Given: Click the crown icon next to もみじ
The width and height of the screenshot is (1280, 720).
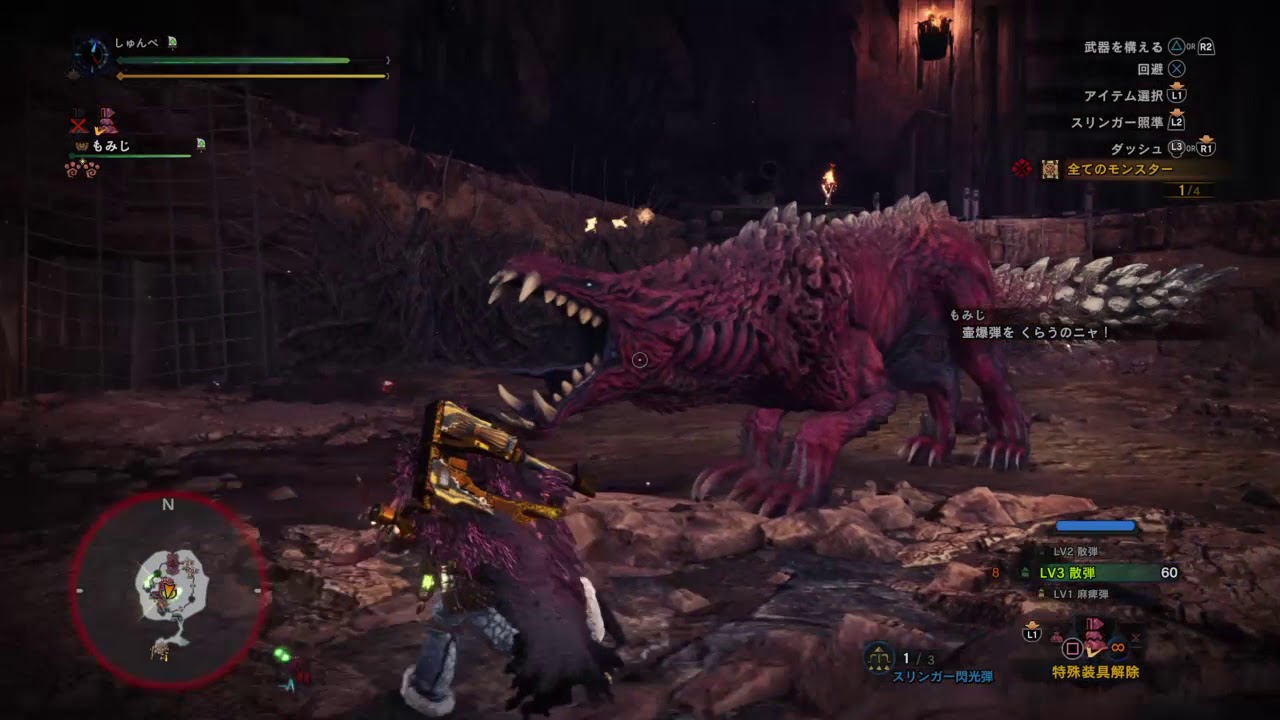Looking at the screenshot, I should click(83, 146).
